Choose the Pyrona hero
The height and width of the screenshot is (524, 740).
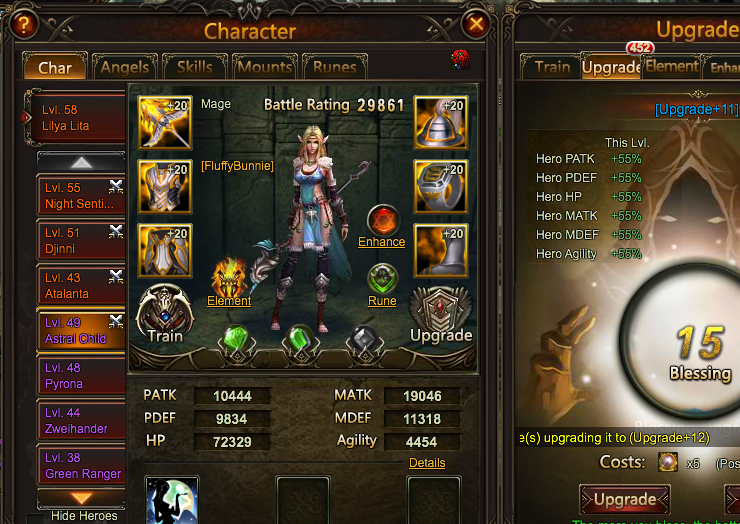80,376
